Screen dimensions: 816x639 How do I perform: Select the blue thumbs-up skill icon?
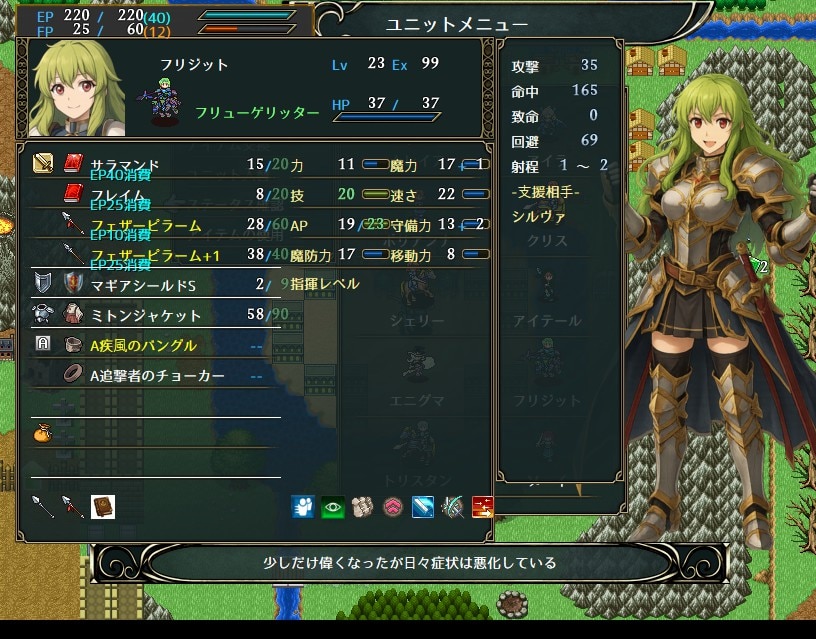point(302,507)
